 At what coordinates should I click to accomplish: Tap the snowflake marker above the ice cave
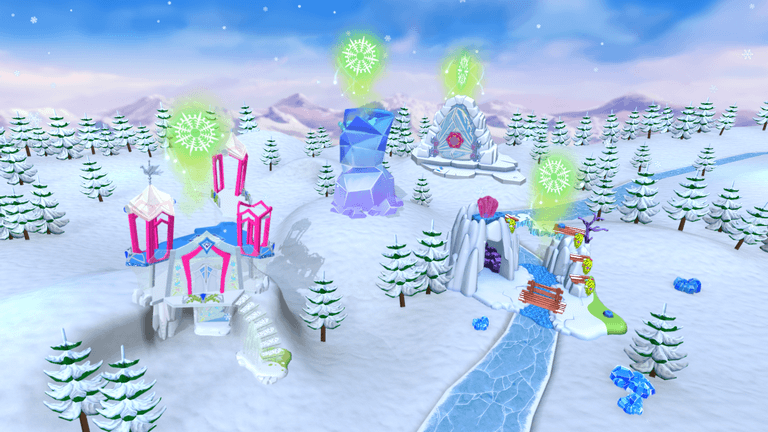coord(553,177)
